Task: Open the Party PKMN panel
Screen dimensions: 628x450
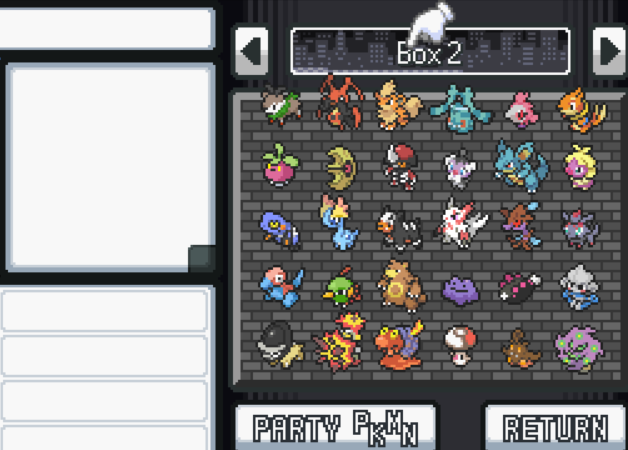Action: click(x=335, y=427)
